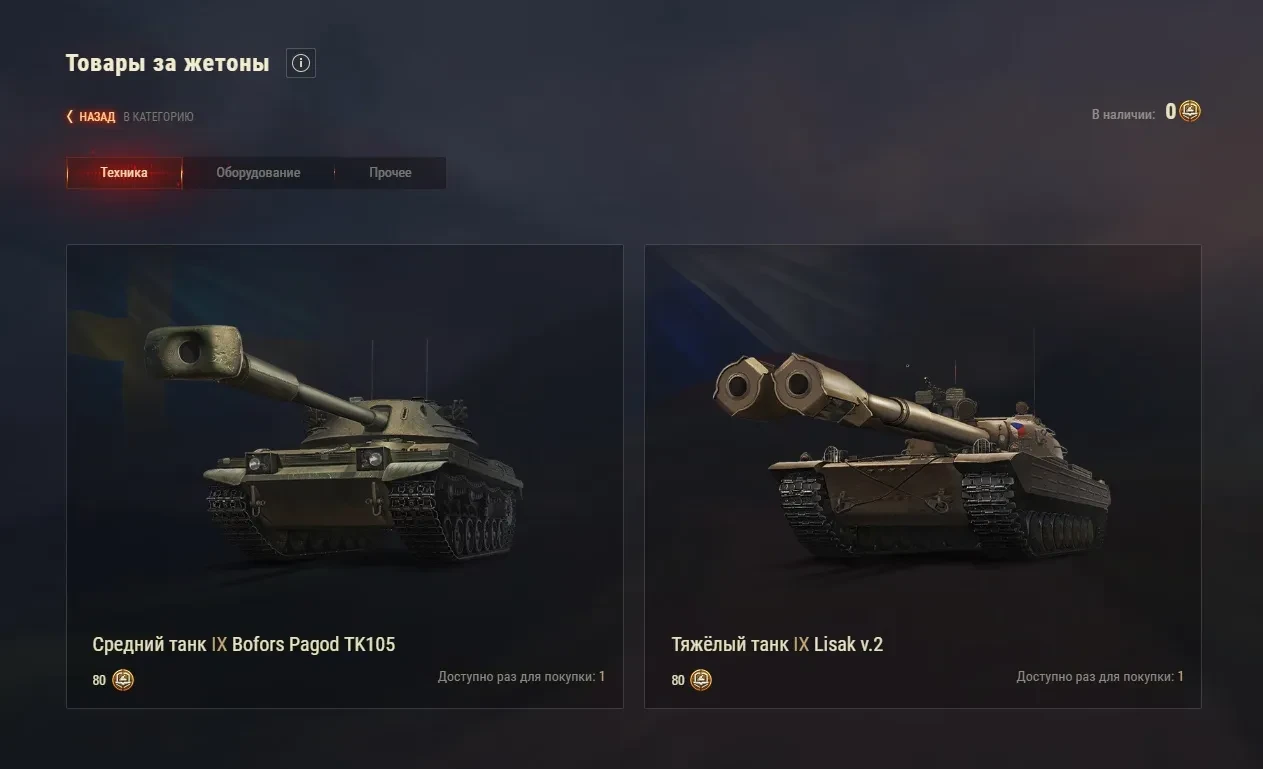Choose the Bofors Pagod TK105 tank card
The image size is (1263, 769).
[x=344, y=476]
